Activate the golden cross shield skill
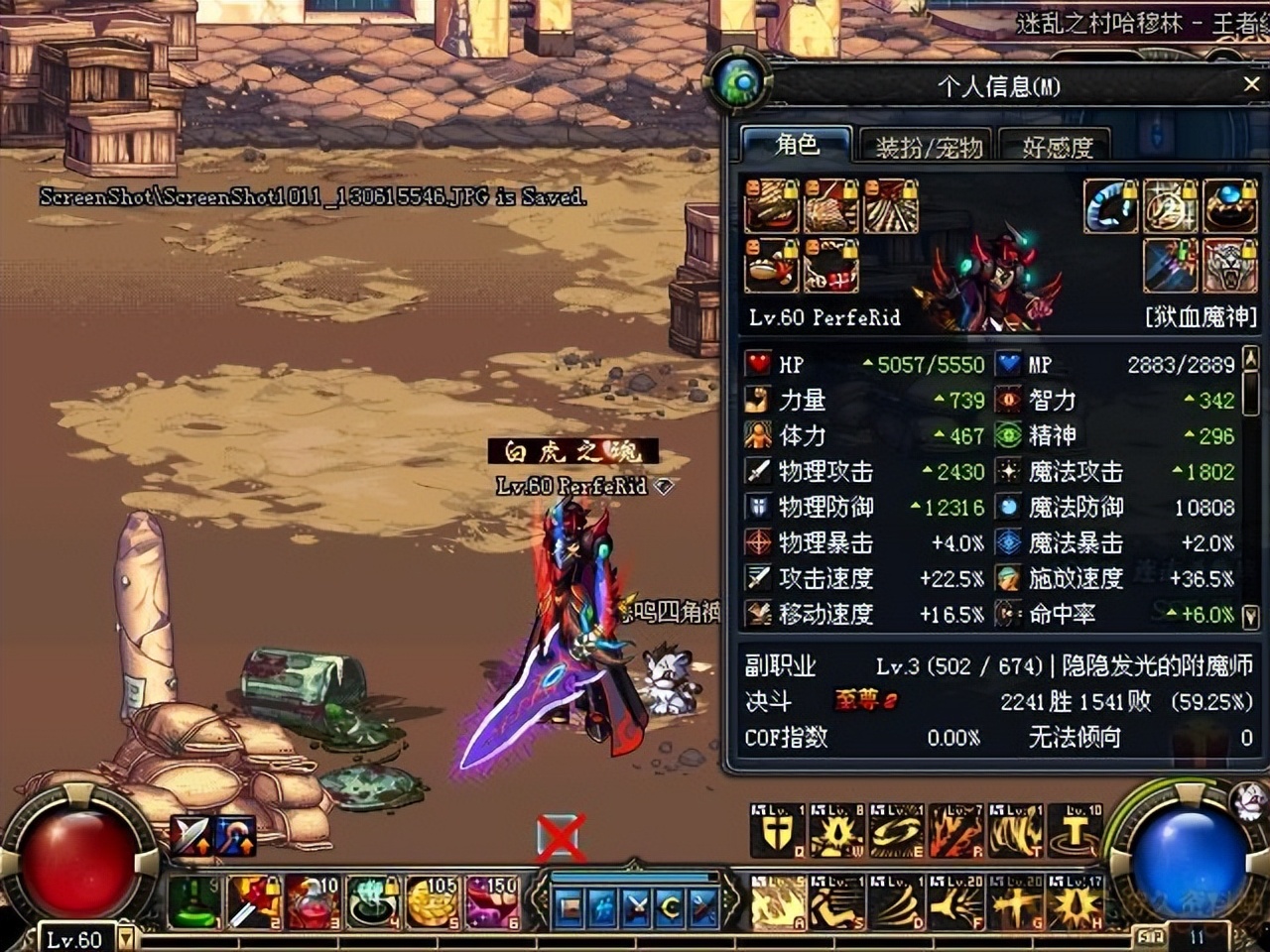 click(778, 831)
